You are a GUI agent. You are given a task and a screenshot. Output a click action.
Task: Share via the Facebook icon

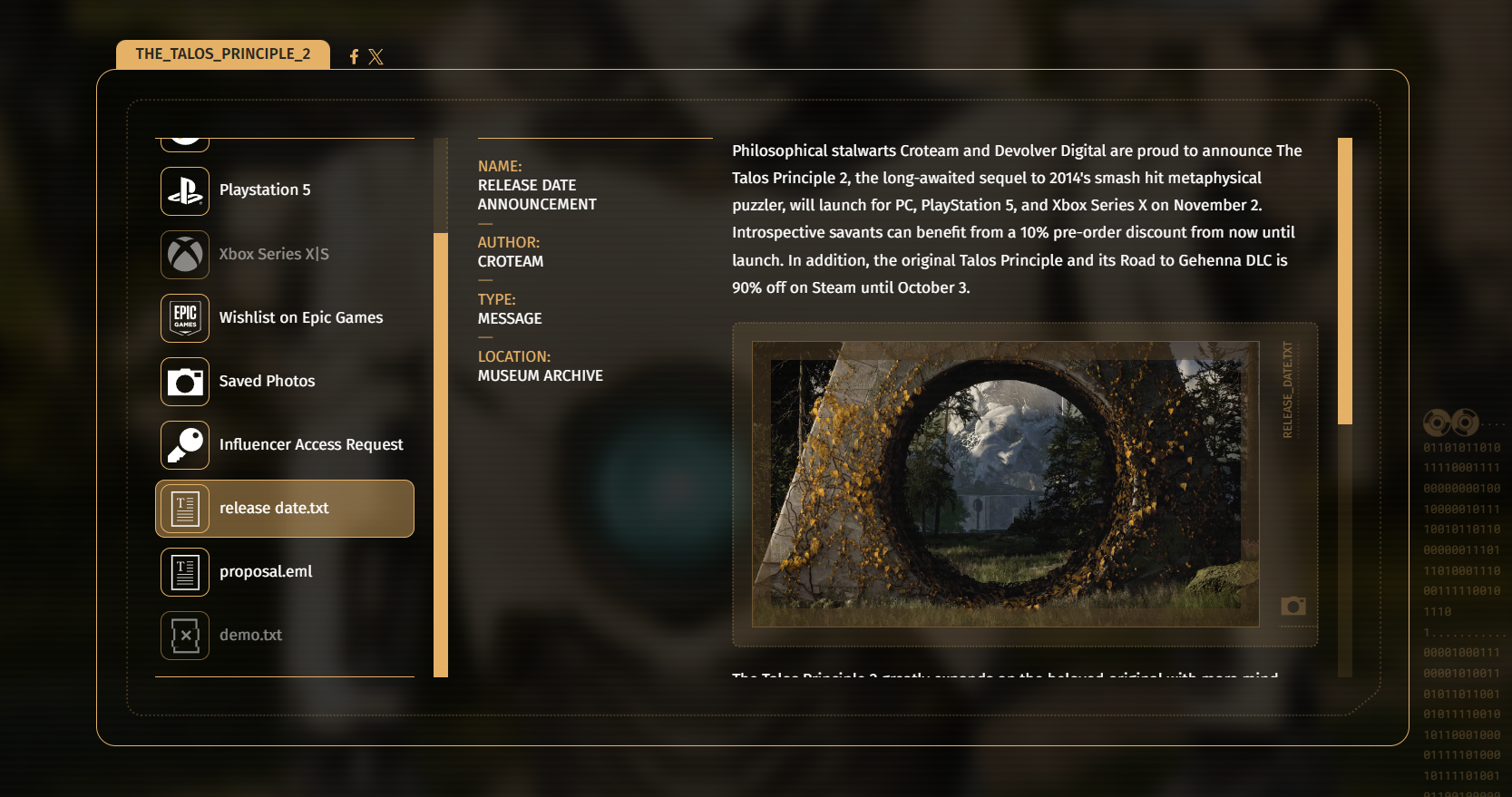[354, 57]
